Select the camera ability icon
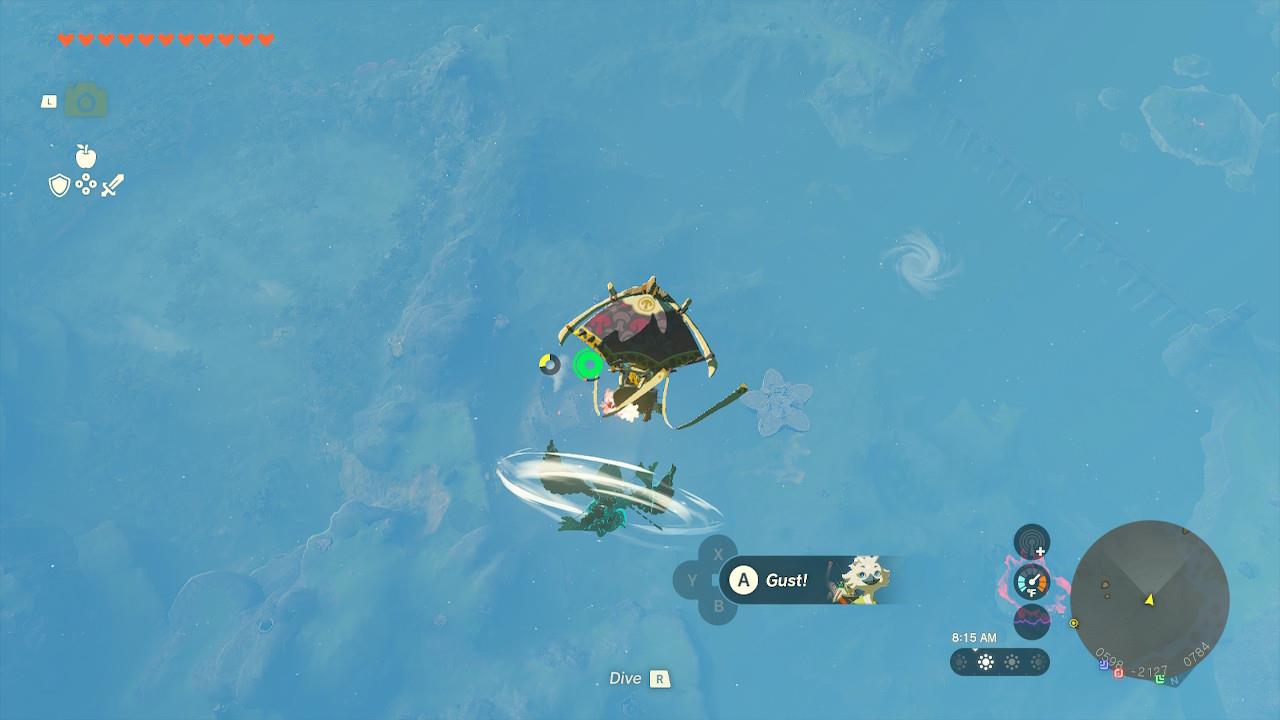Screen dimensions: 1280x720 tap(86, 101)
